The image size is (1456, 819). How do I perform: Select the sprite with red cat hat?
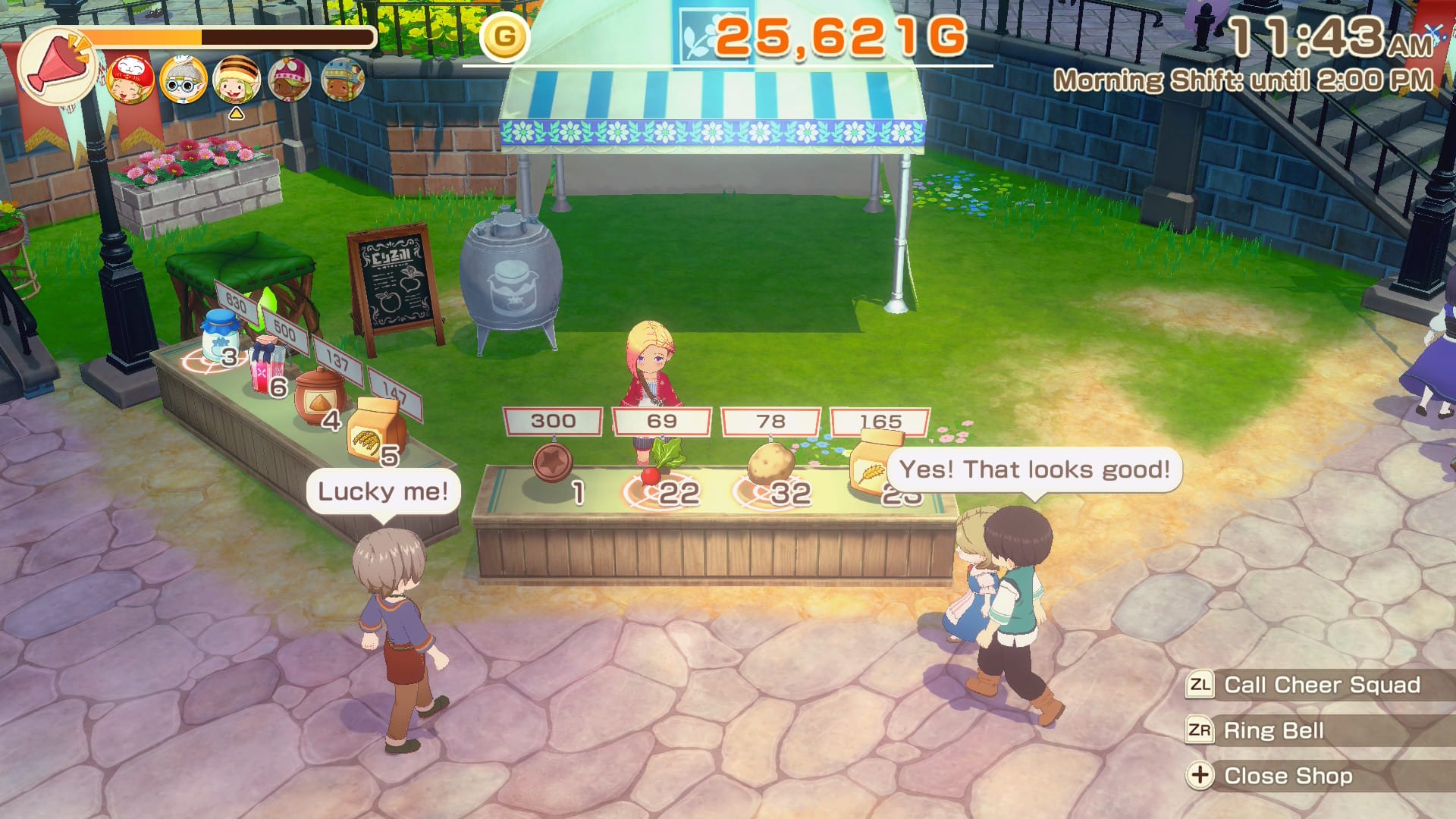click(x=131, y=80)
